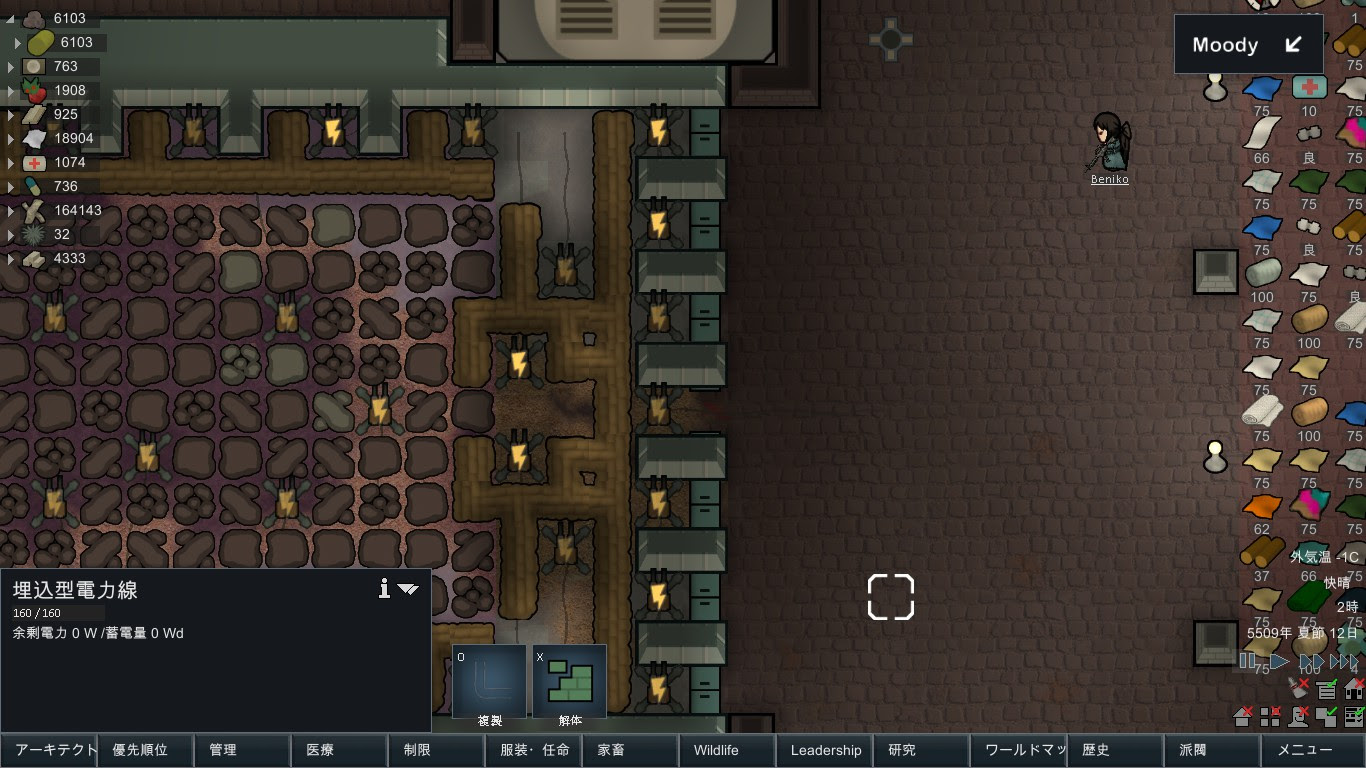Collapse the top stone resource category
The width and height of the screenshot is (1366, 768).
pos(9,17)
